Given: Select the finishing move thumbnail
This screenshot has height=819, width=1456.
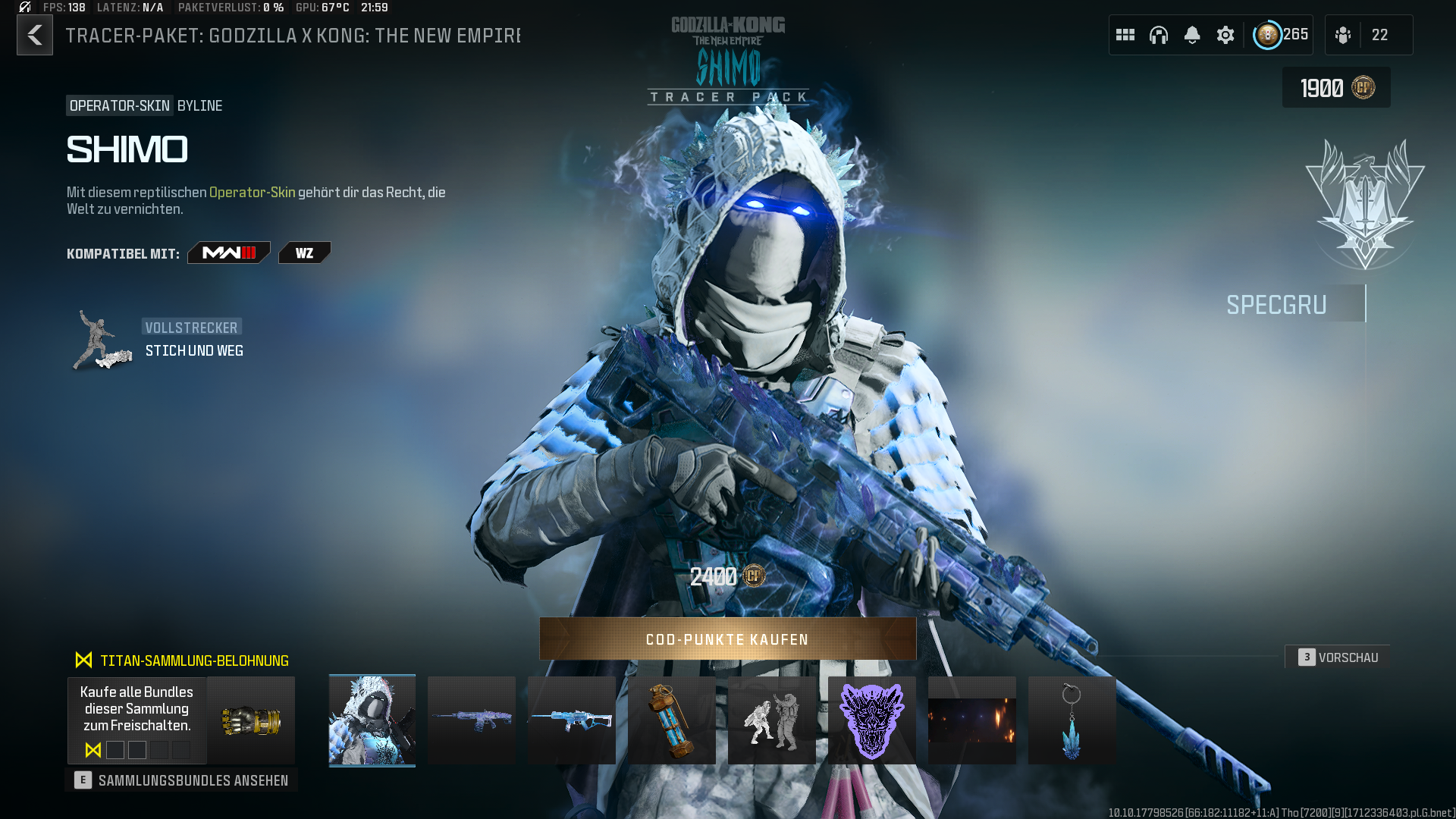Looking at the screenshot, I should [x=772, y=720].
